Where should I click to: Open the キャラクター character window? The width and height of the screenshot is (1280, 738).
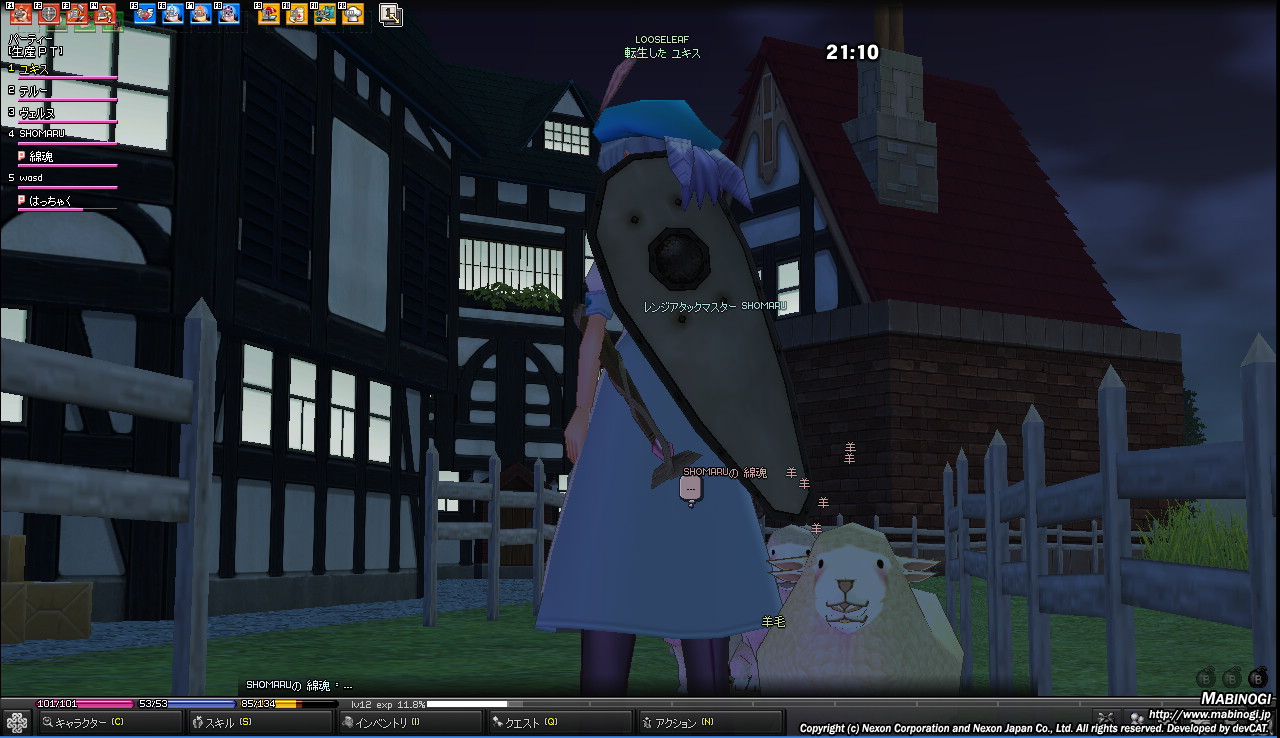pyautogui.click(x=88, y=722)
